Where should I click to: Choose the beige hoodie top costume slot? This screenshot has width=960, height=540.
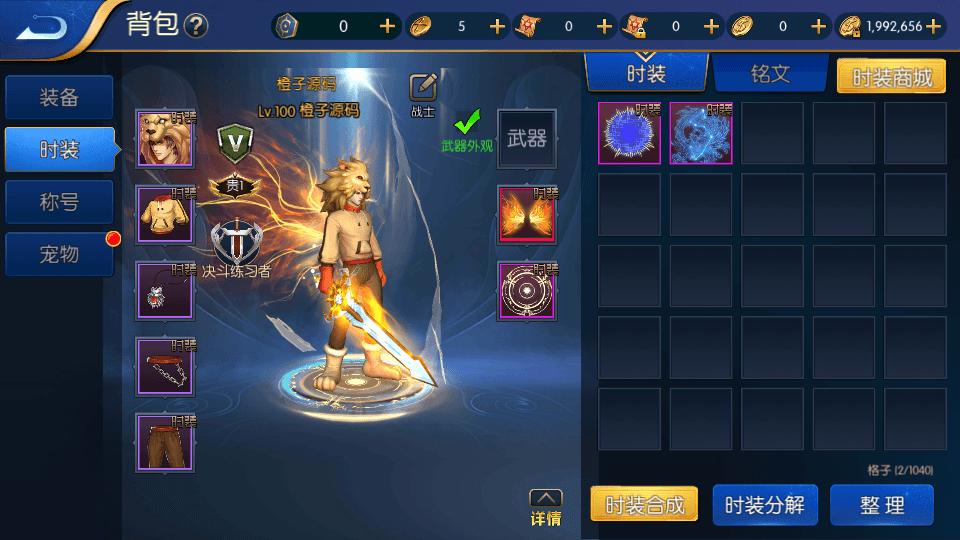165,215
